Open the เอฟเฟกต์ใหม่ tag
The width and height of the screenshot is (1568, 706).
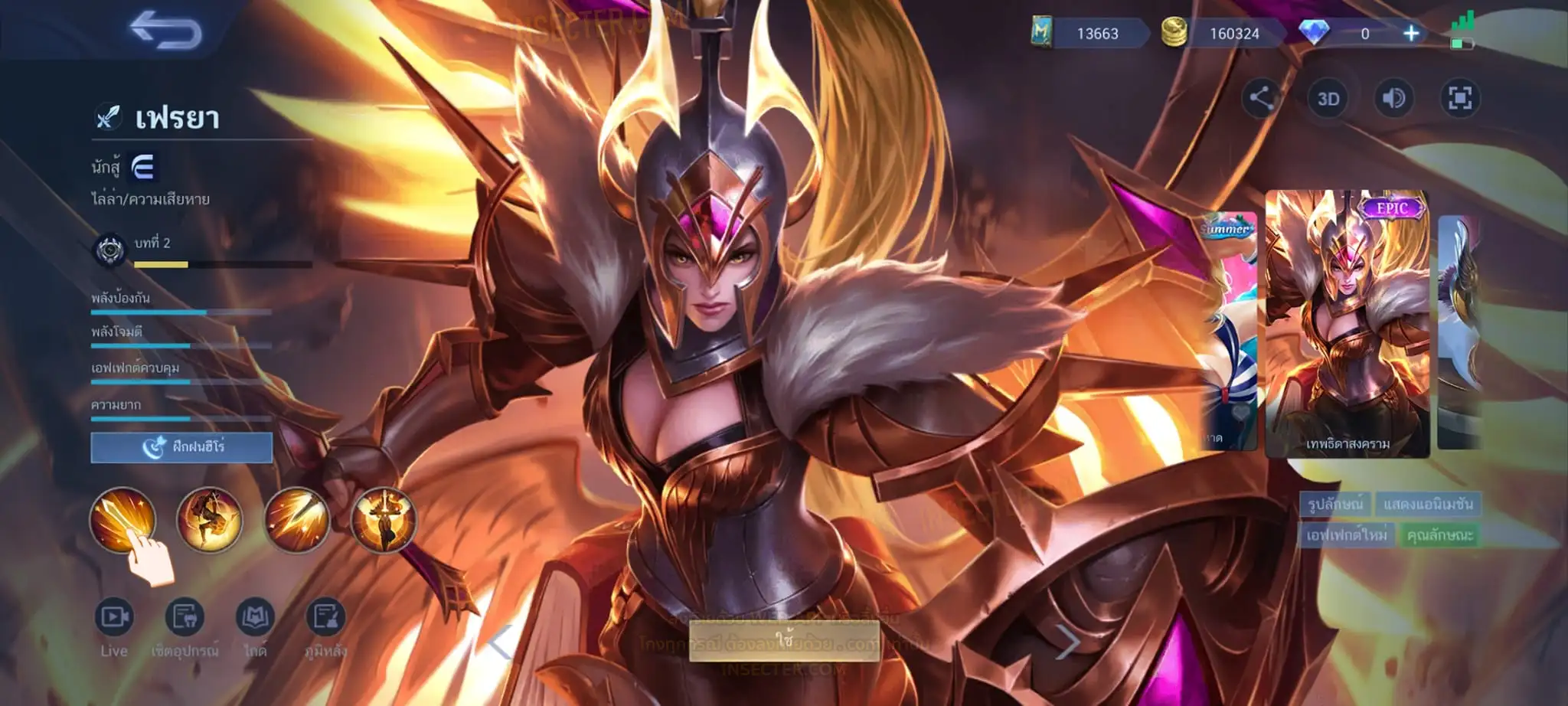(x=1346, y=535)
